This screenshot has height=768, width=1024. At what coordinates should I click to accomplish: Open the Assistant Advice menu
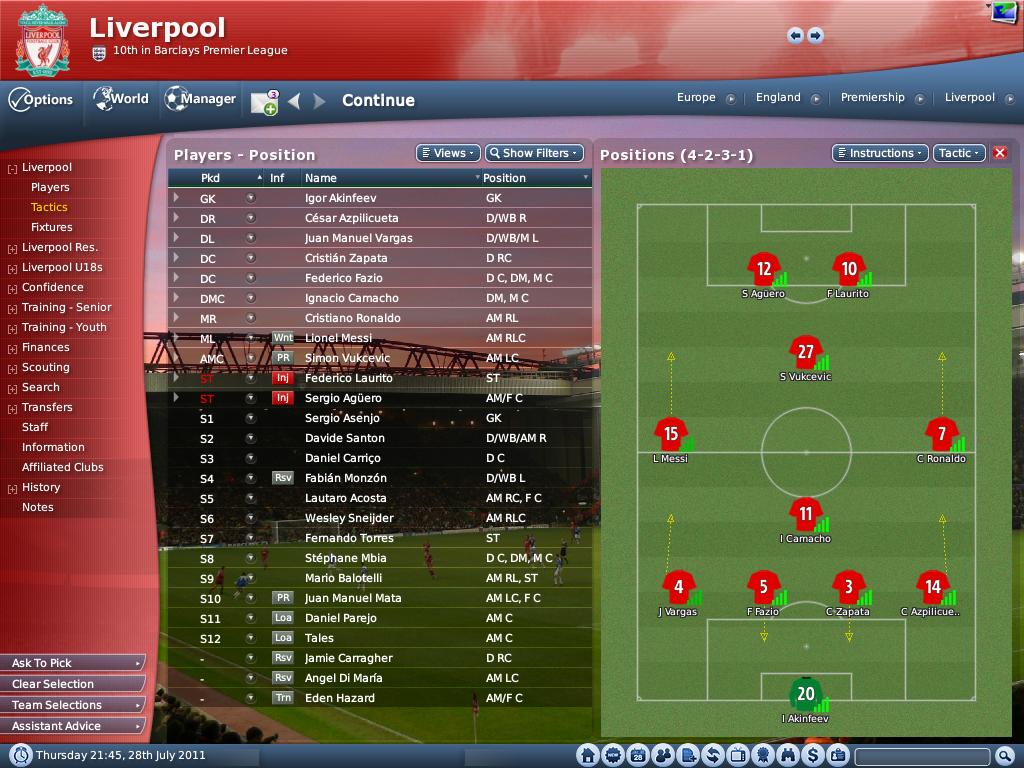coord(73,726)
